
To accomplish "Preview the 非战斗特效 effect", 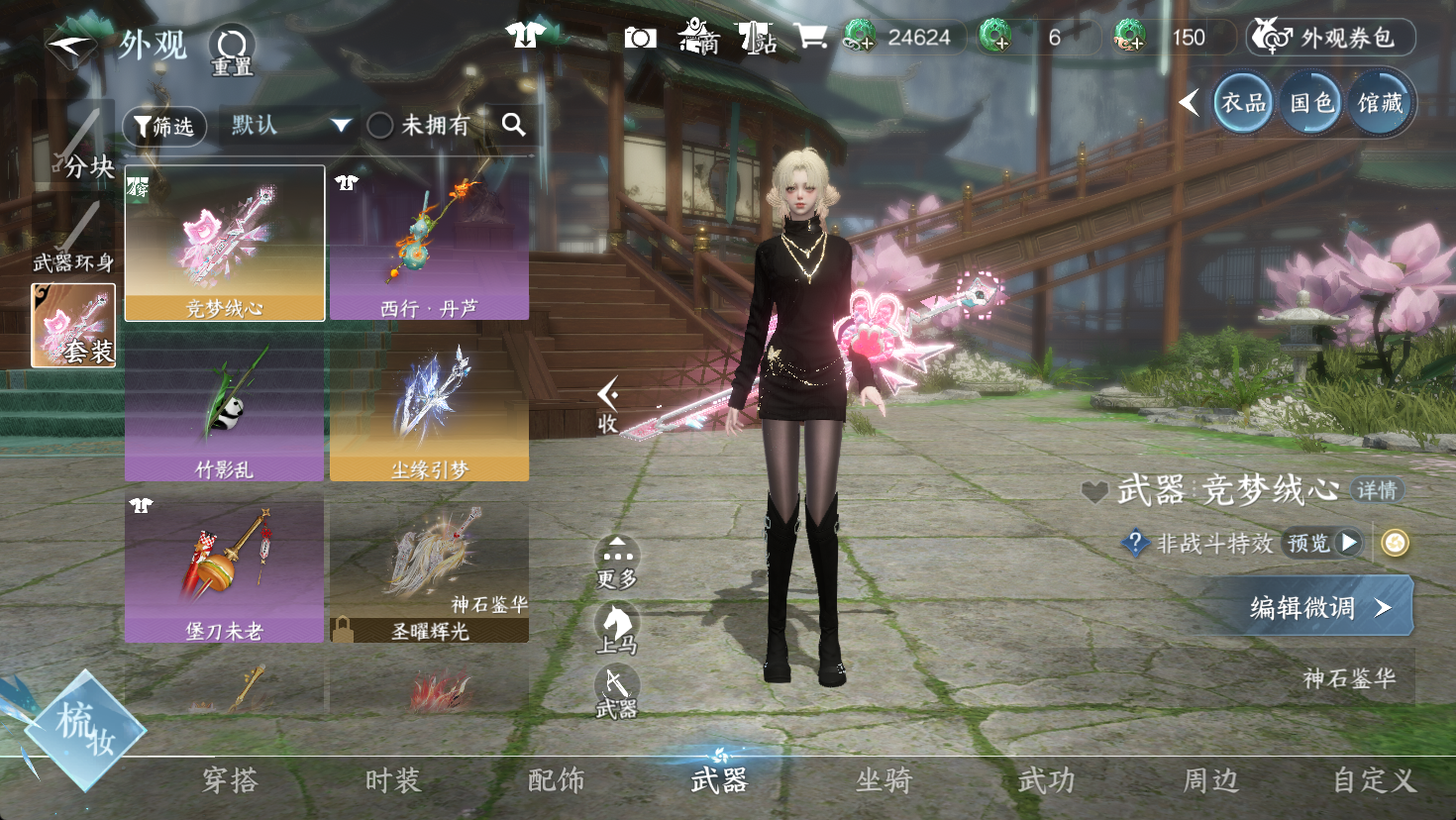I will pos(1322,543).
